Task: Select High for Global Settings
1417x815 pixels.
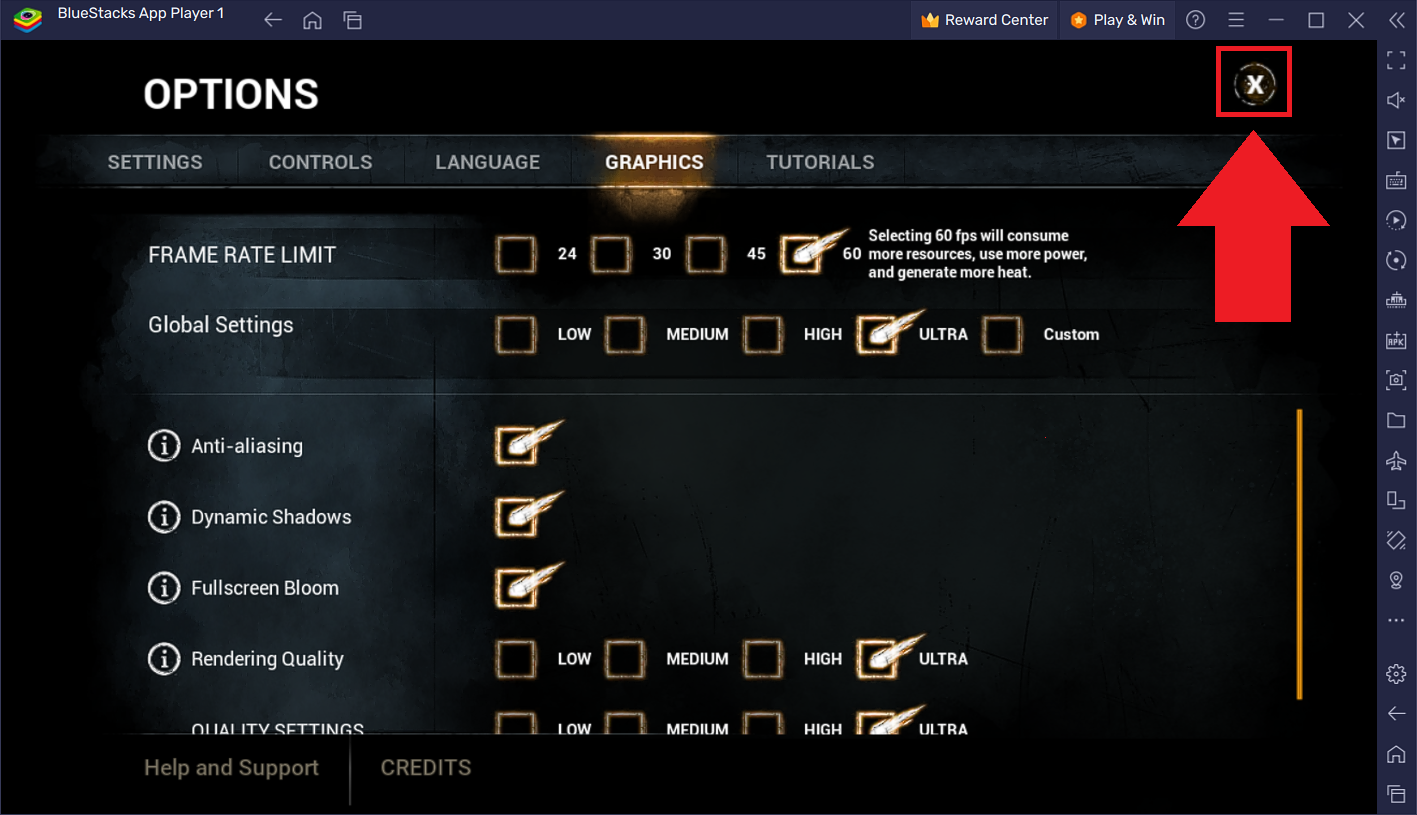Action: point(762,334)
